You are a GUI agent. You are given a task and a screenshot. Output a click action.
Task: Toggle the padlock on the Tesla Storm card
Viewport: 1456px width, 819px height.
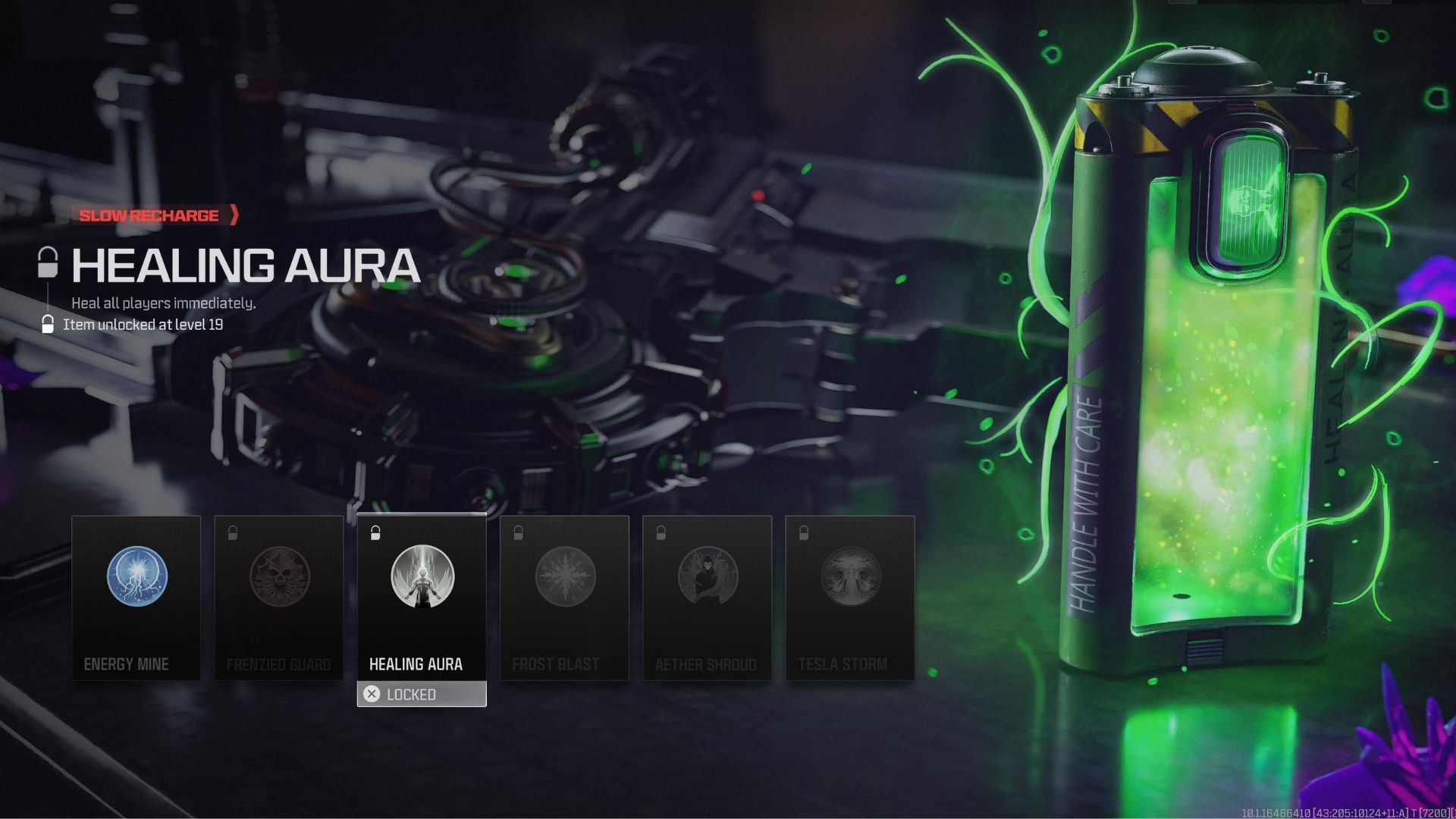802,531
